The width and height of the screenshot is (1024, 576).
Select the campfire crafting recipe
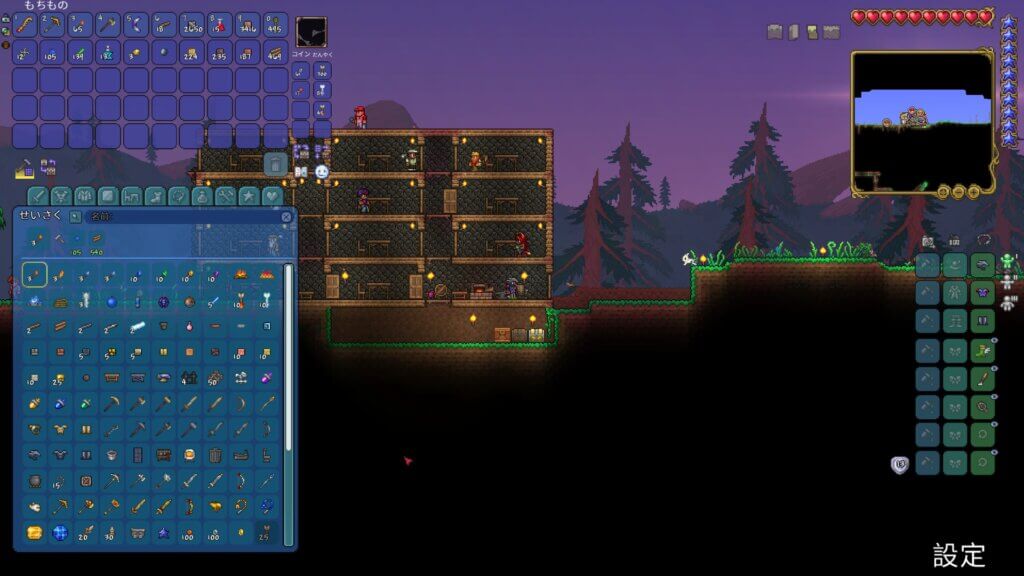(241, 274)
